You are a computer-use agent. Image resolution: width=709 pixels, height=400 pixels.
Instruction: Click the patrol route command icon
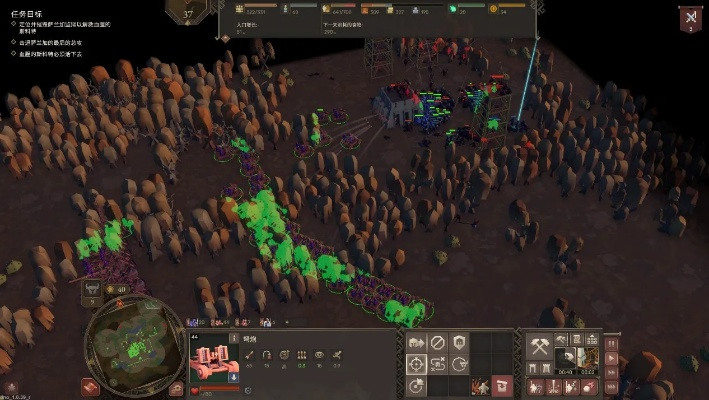pyautogui.click(x=438, y=365)
